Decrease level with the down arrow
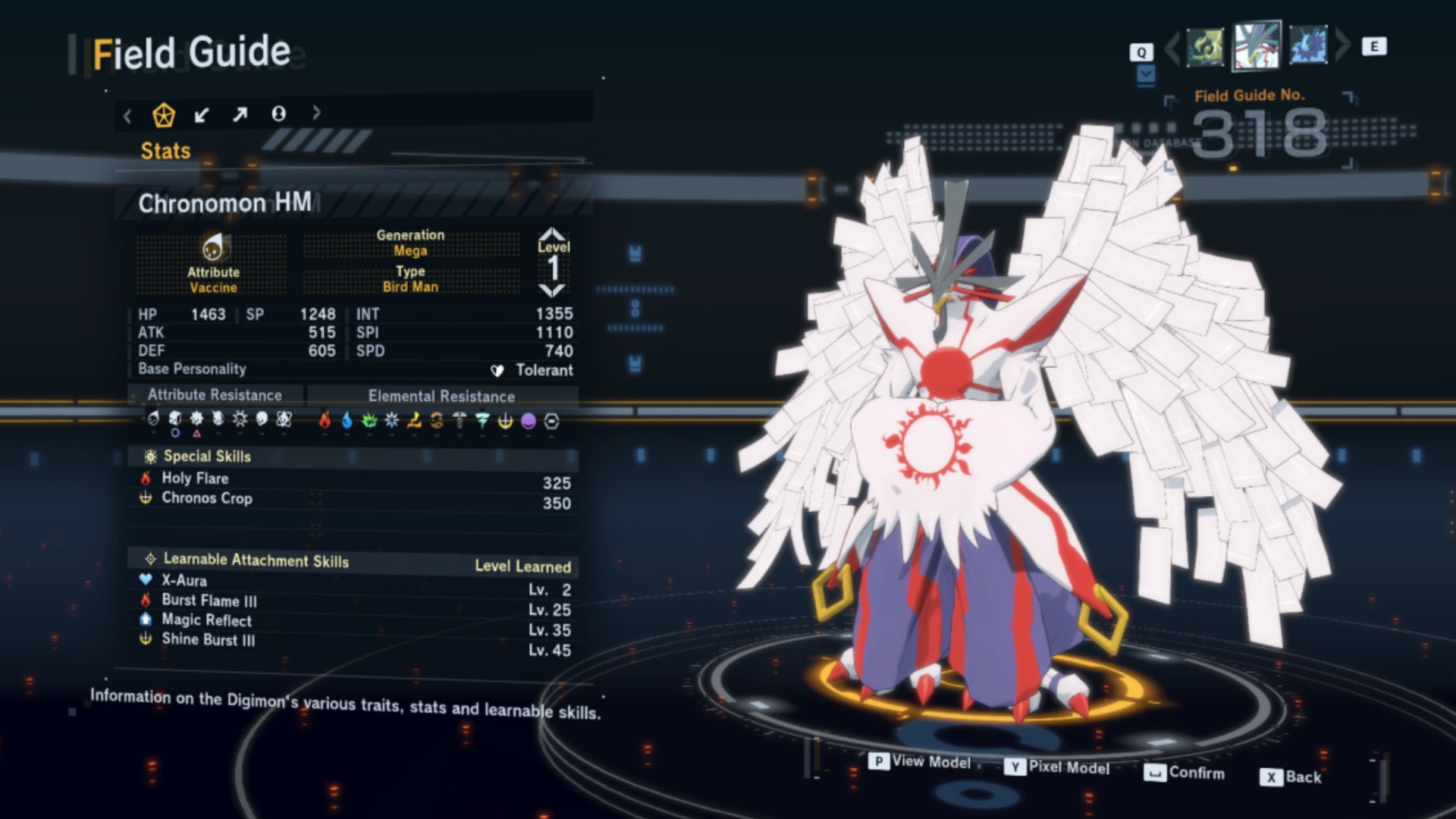1456x819 pixels. pyautogui.click(x=552, y=290)
